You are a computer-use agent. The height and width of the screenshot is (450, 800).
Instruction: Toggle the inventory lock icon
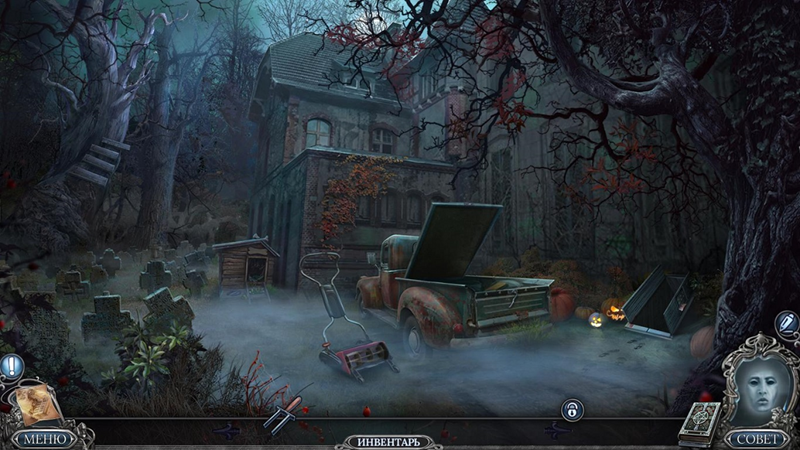[571, 410]
